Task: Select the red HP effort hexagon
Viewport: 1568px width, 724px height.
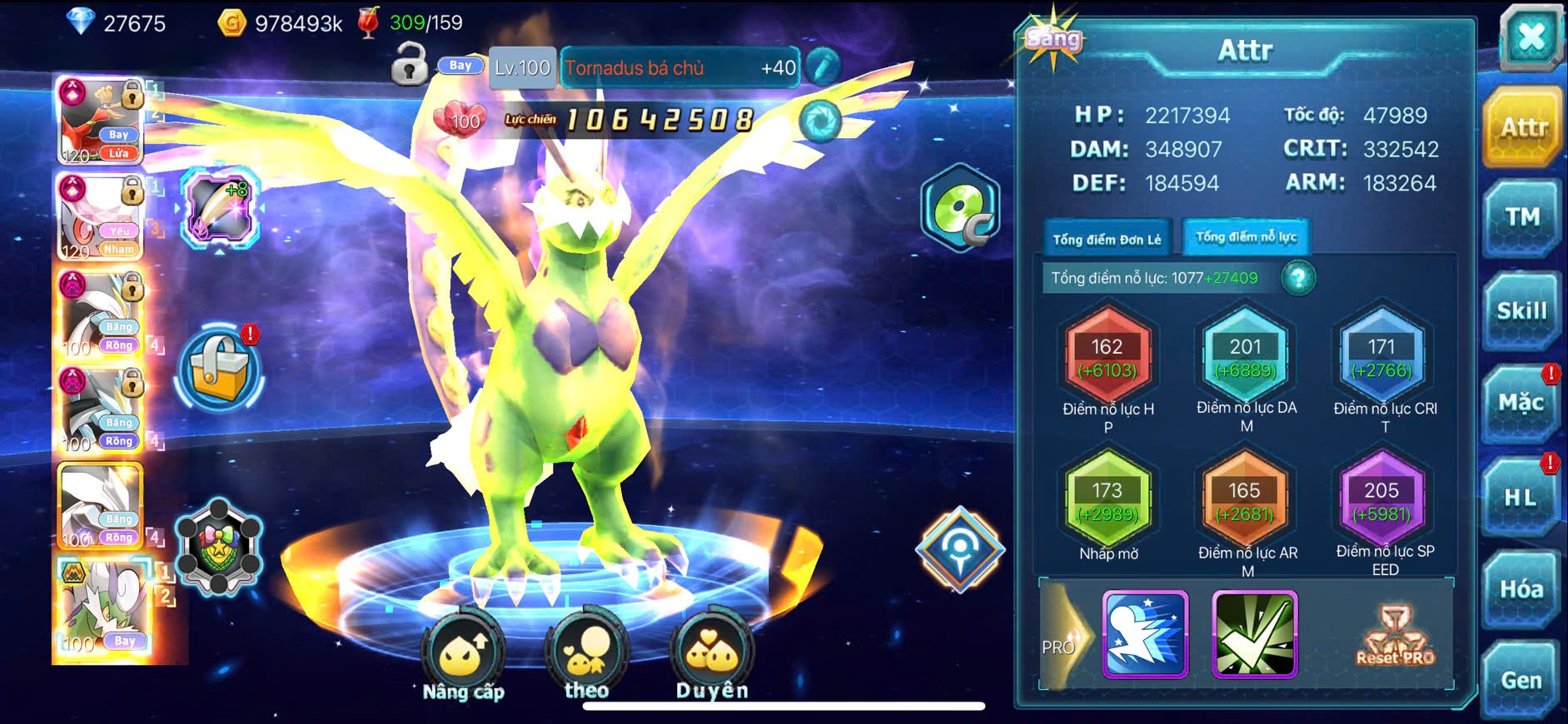Action: 1108,358
